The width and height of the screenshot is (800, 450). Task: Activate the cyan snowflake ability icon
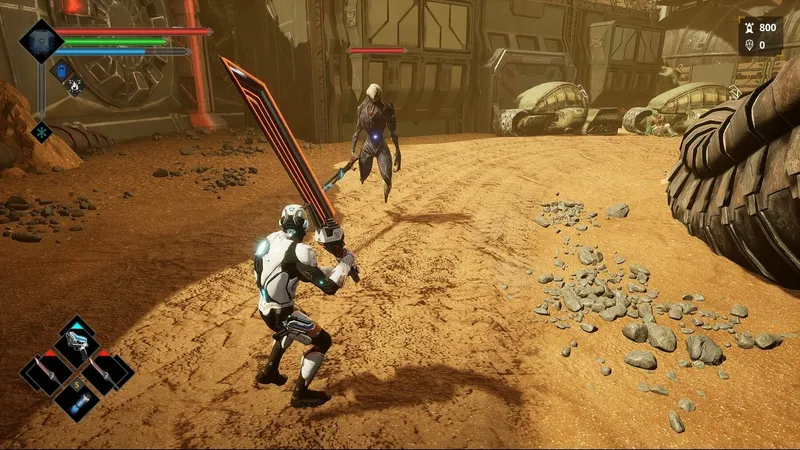pyautogui.click(x=41, y=131)
